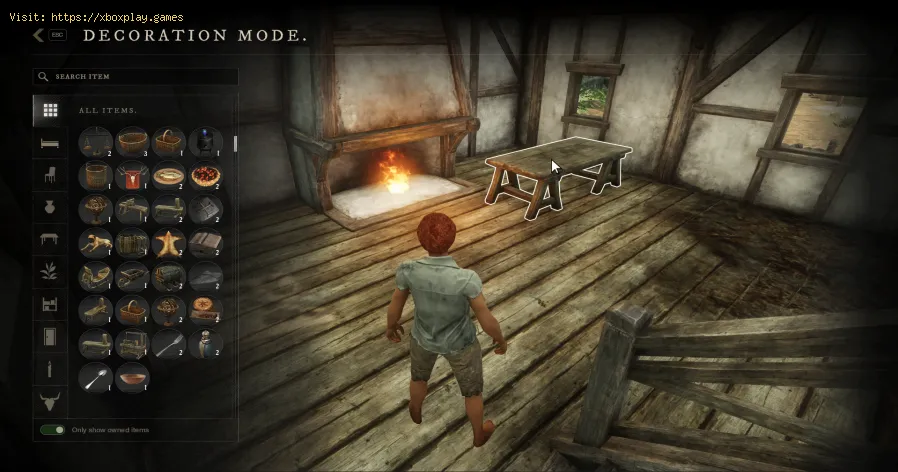This screenshot has width=898, height=472.
Task: Select the balance scales item
Action: click(x=96, y=143)
